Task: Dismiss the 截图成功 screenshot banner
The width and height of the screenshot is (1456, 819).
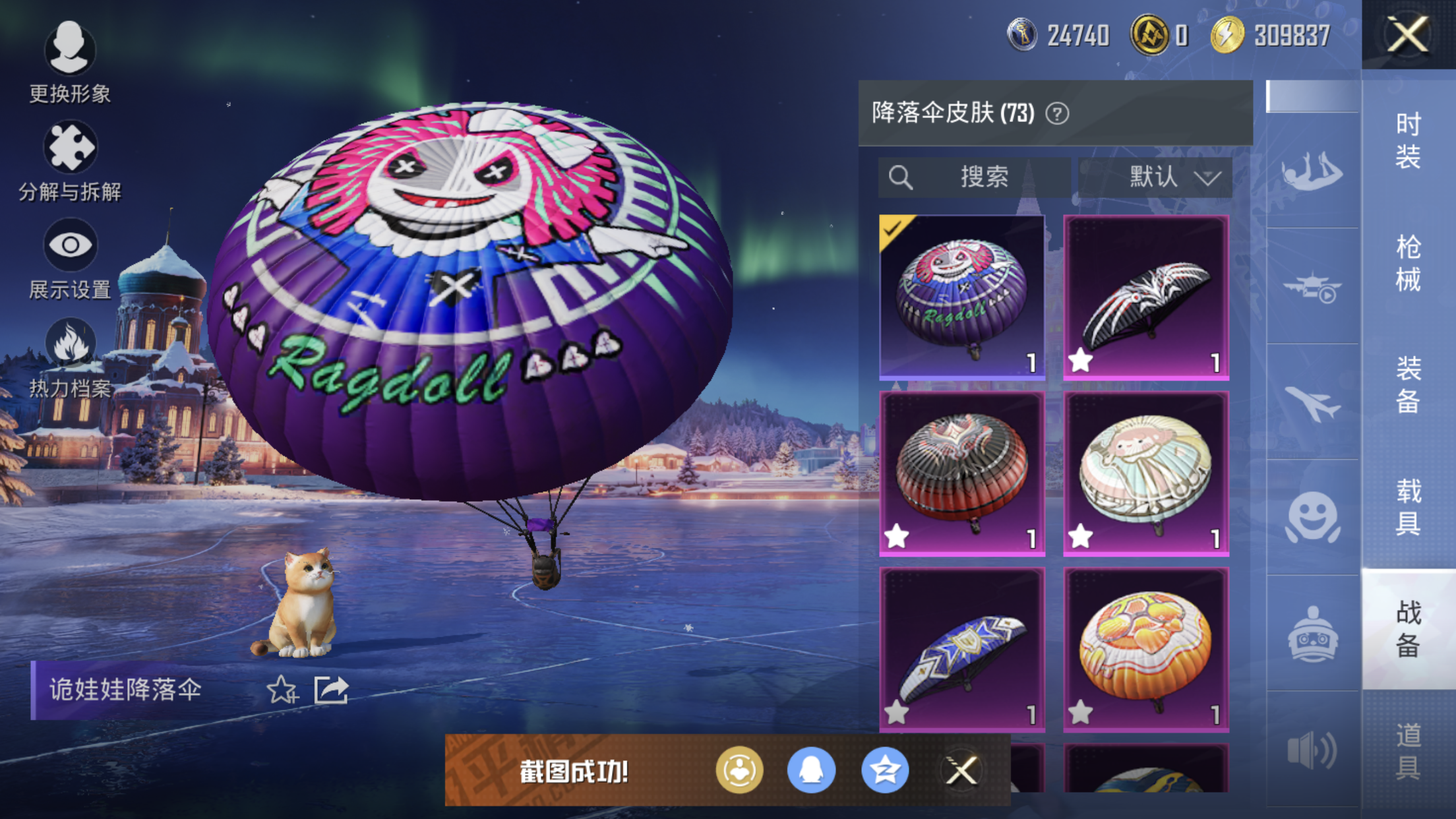Action: [x=961, y=770]
